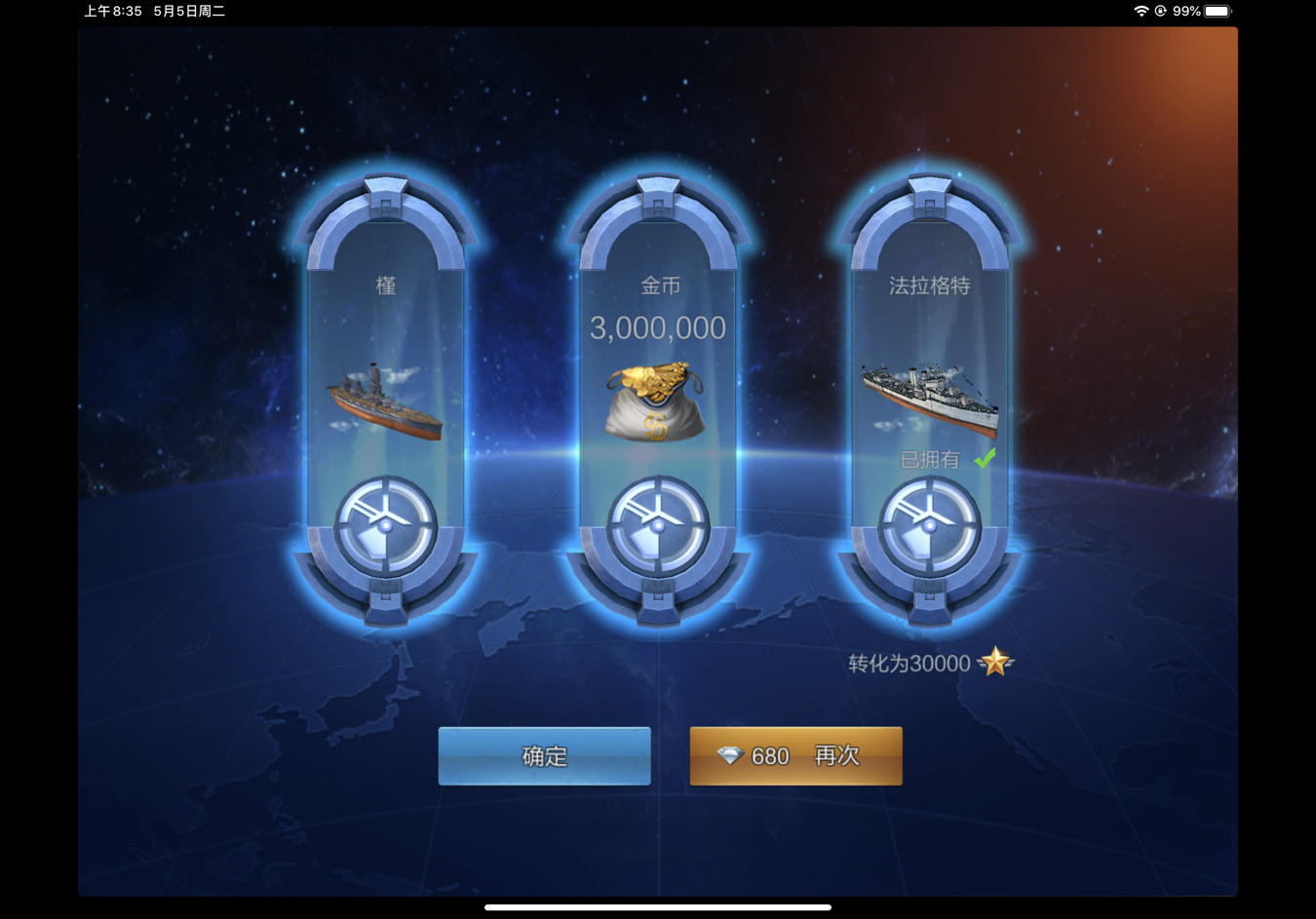Image resolution: width=1316 pixels, height=919 pixels.
Task: Tap the anchor ornament atop the 法拉格特 capsule
Action: coord(931,190)
